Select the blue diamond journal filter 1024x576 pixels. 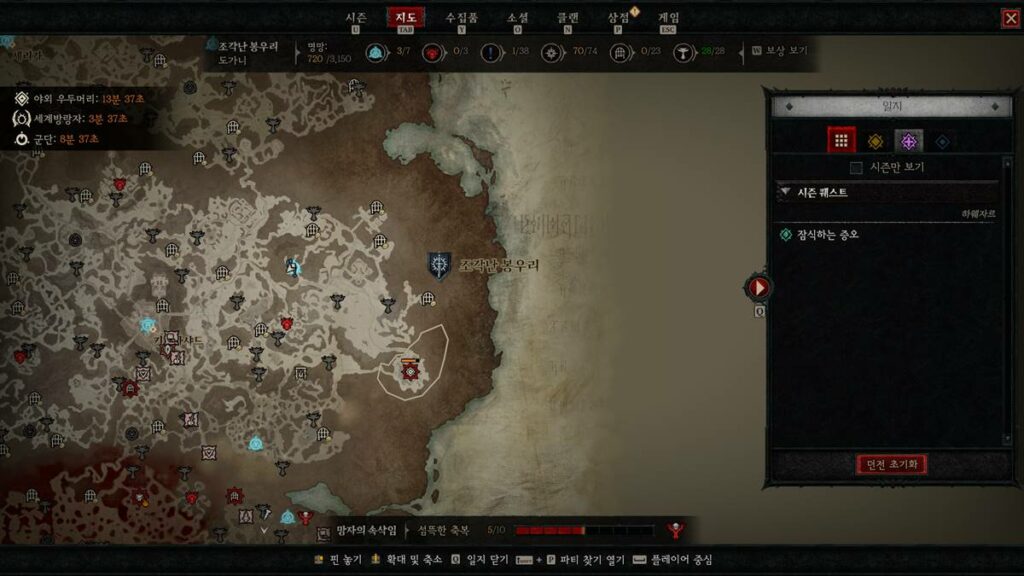pyautogui.click(x=942, y=141)
